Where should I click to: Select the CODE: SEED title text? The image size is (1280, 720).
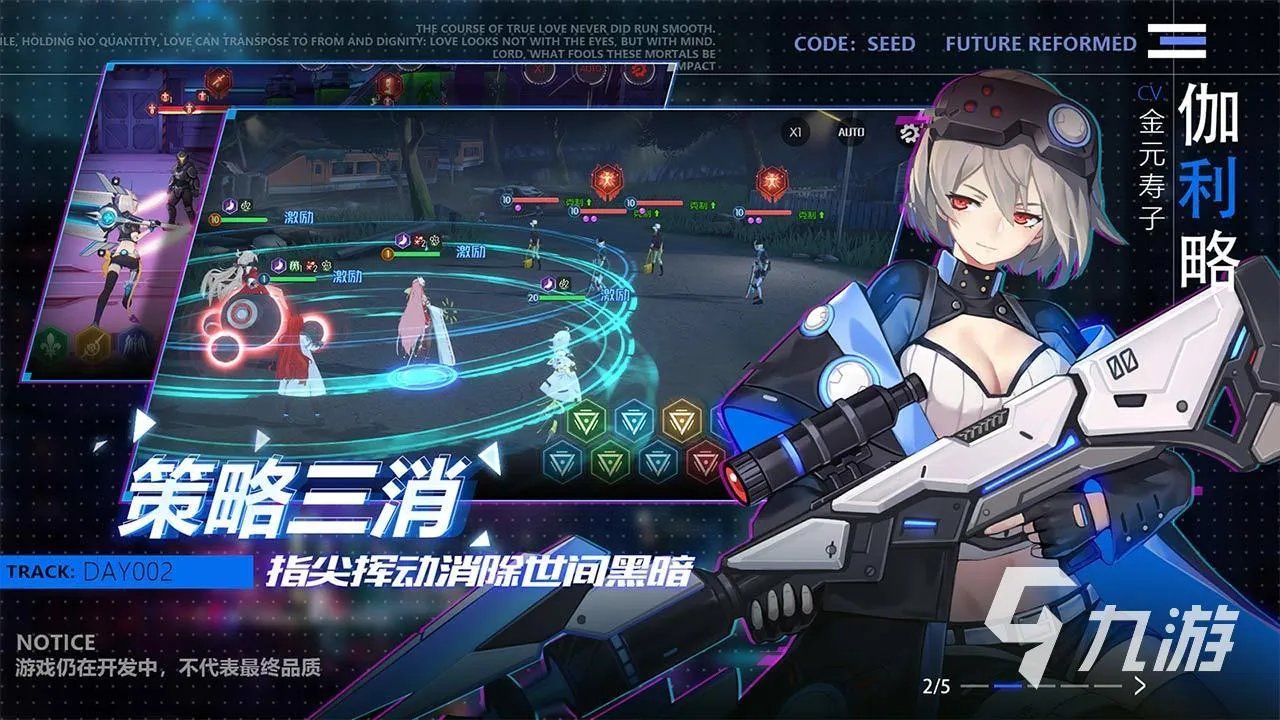click(x=855, y=43)
